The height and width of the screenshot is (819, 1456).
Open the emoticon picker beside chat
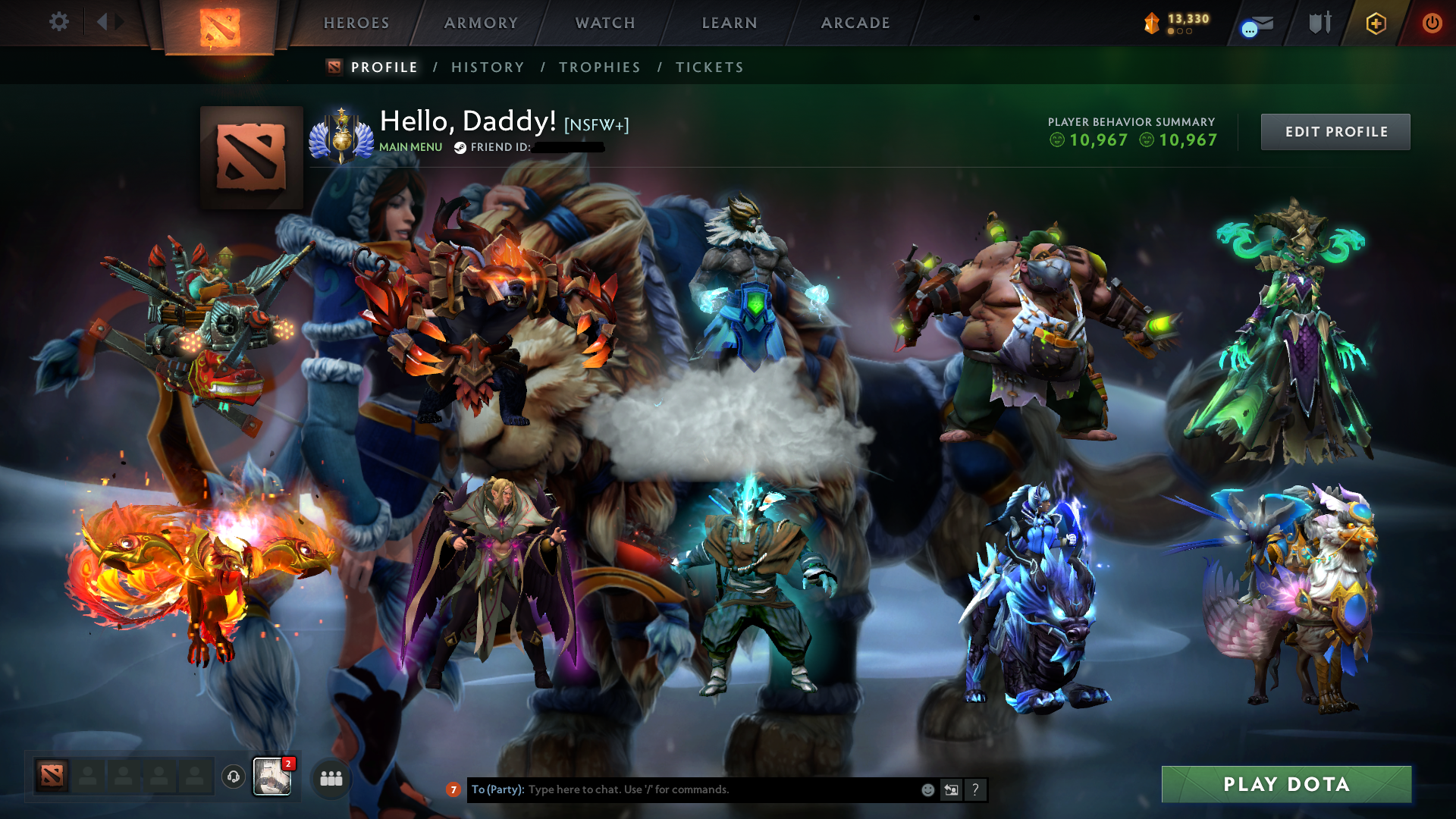tap(927, 789)
